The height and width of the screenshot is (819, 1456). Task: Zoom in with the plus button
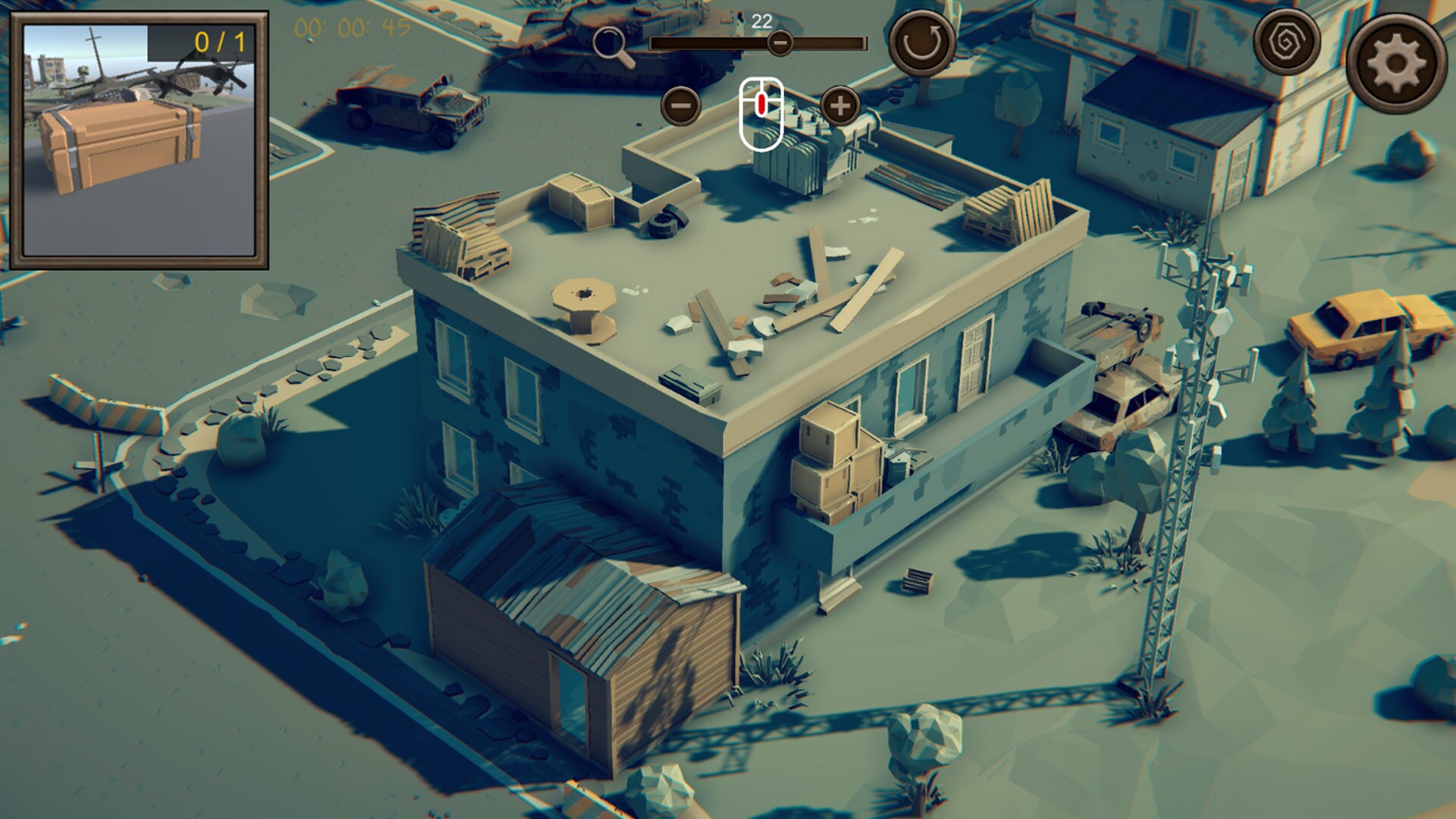[x=839, y=107]
